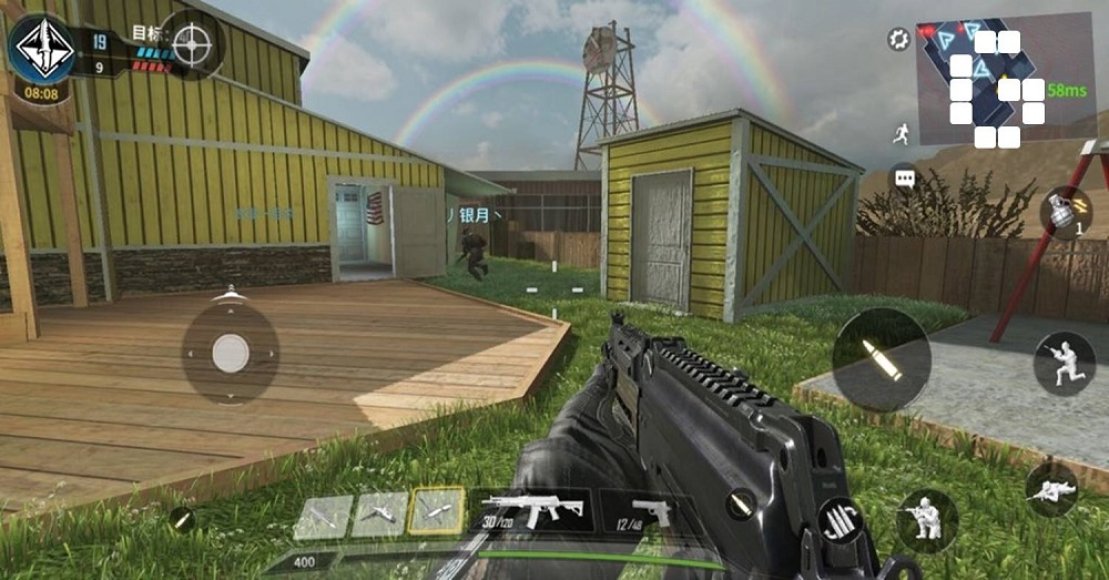Toggle the running-figure sprint icon
The image size is (1109, 580).
click(903, 131)
